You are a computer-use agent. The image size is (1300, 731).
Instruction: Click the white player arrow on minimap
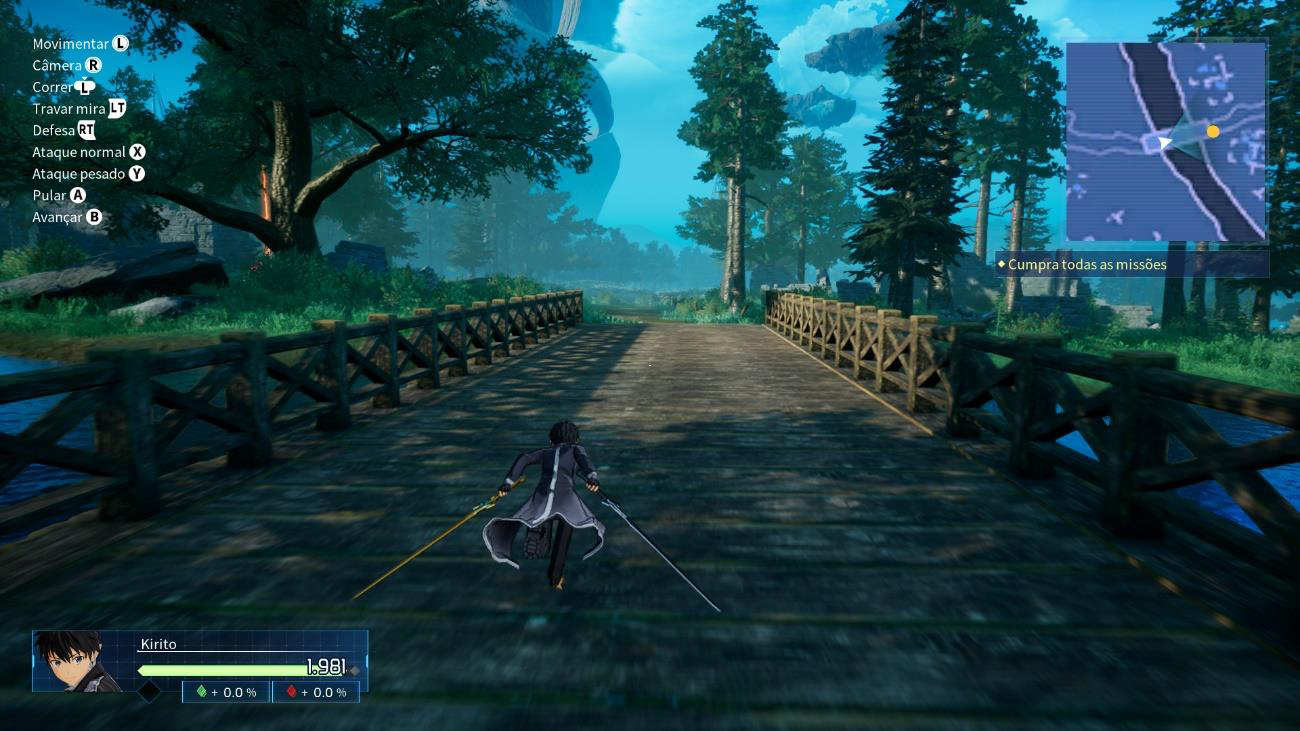coord(1165,144)
